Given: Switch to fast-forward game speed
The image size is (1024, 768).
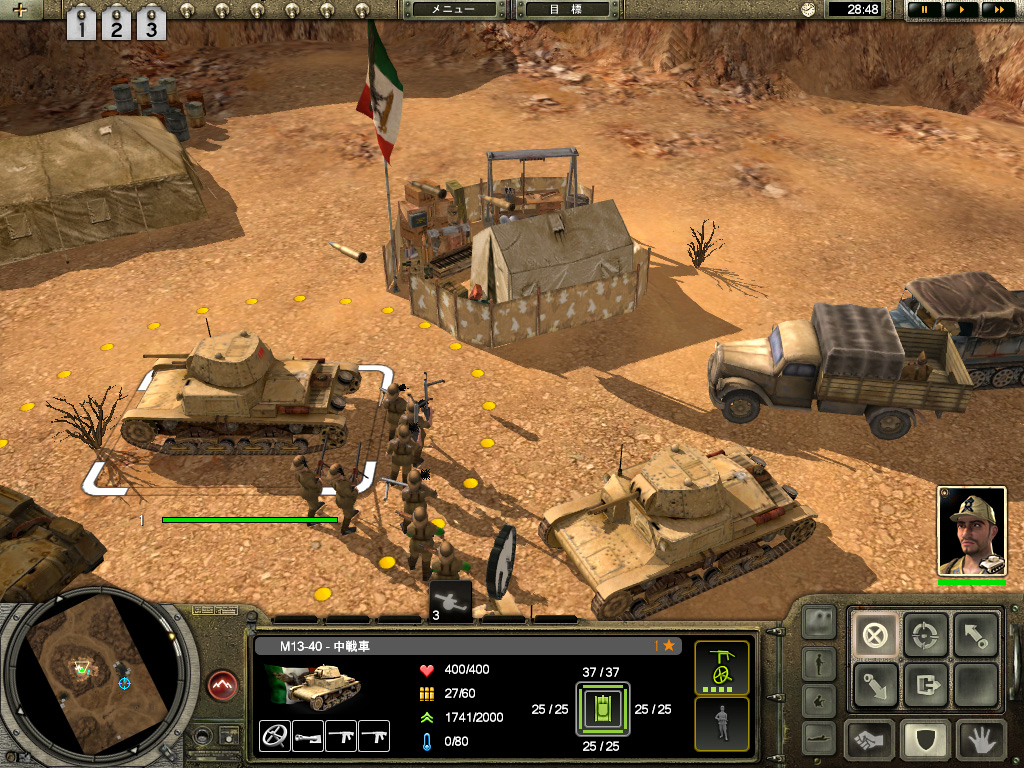Looking at the screenshot, I should point(997,9).
